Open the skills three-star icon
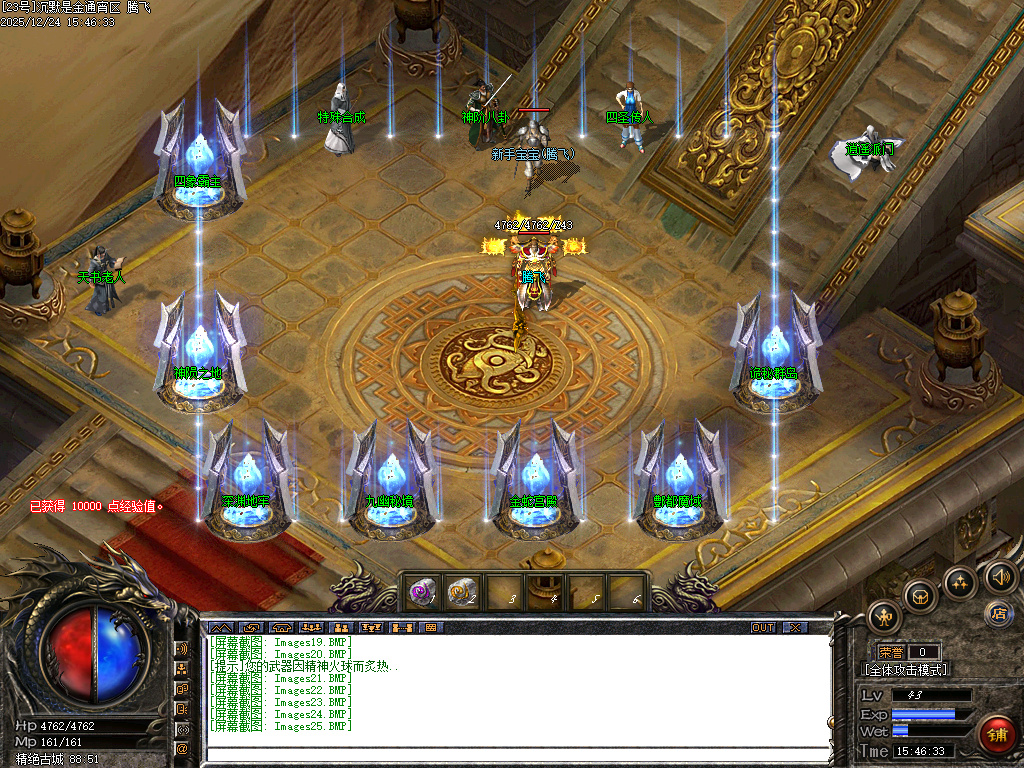Image resolution: width=1024 pixels, height=768 pixels. click(x=959, y=581)
